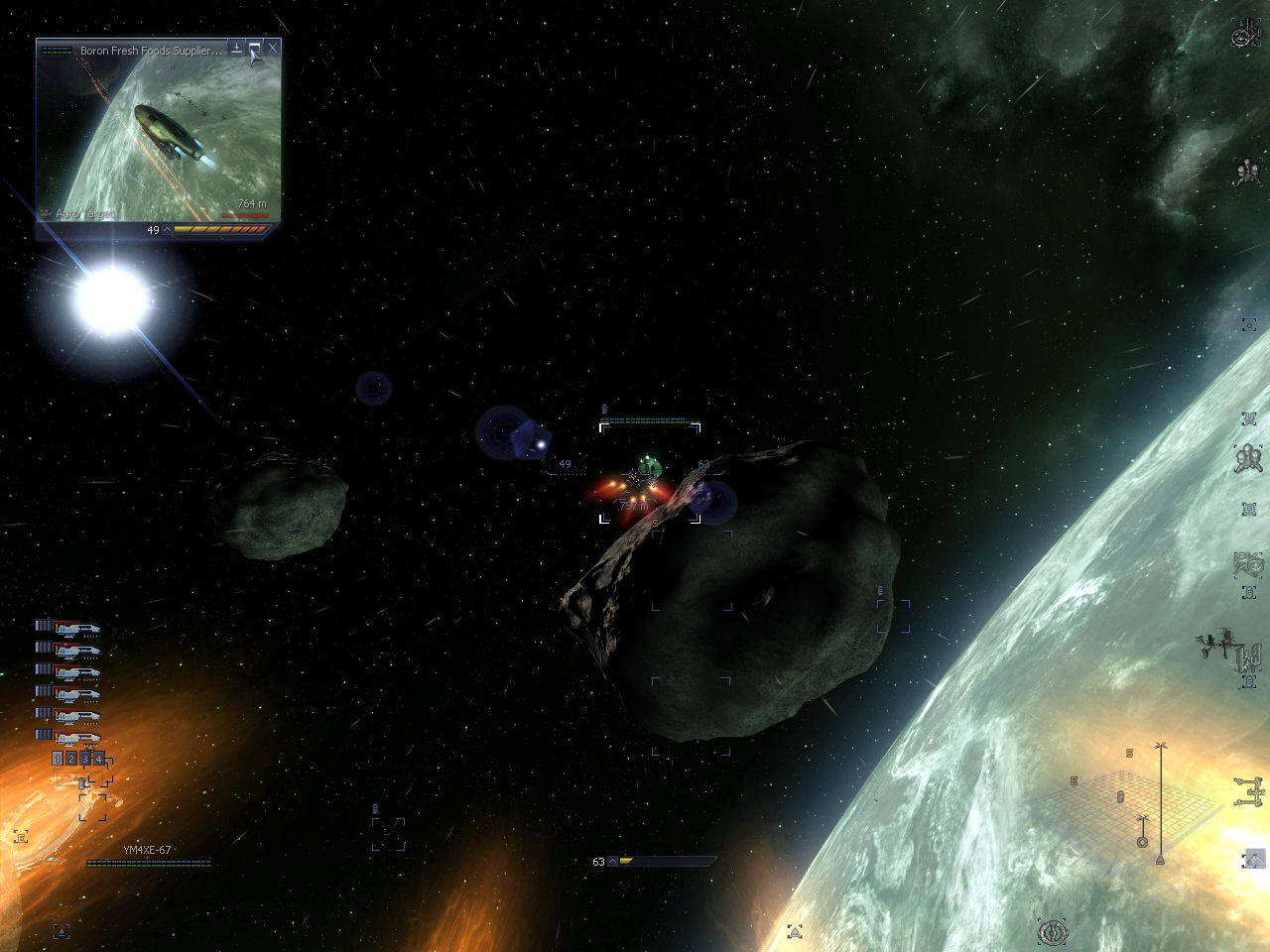This screenshot has width=1270, height=952.
Task: Select weapon group 2
Action: coord(71,759)
